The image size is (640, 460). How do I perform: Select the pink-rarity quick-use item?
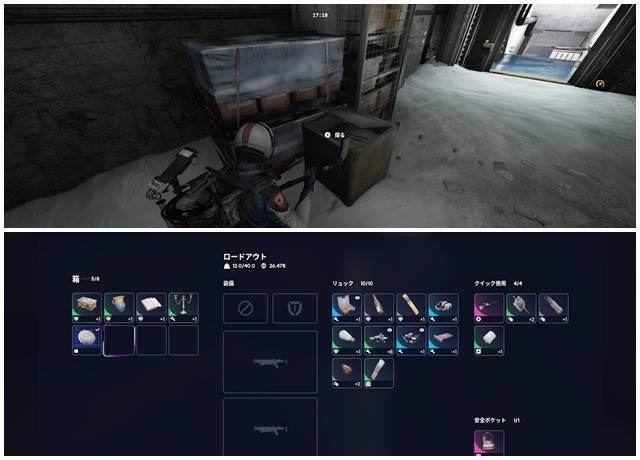tap(489, 308)
